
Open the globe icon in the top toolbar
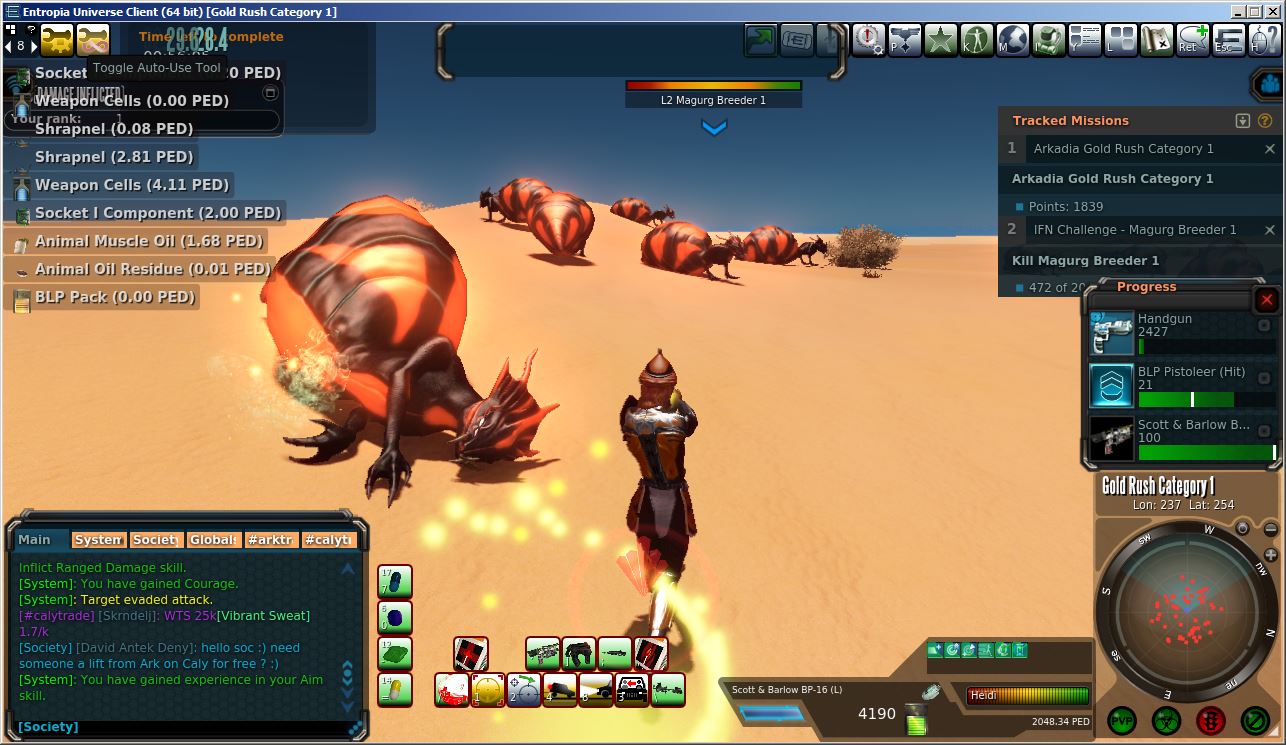(1012, 41)
